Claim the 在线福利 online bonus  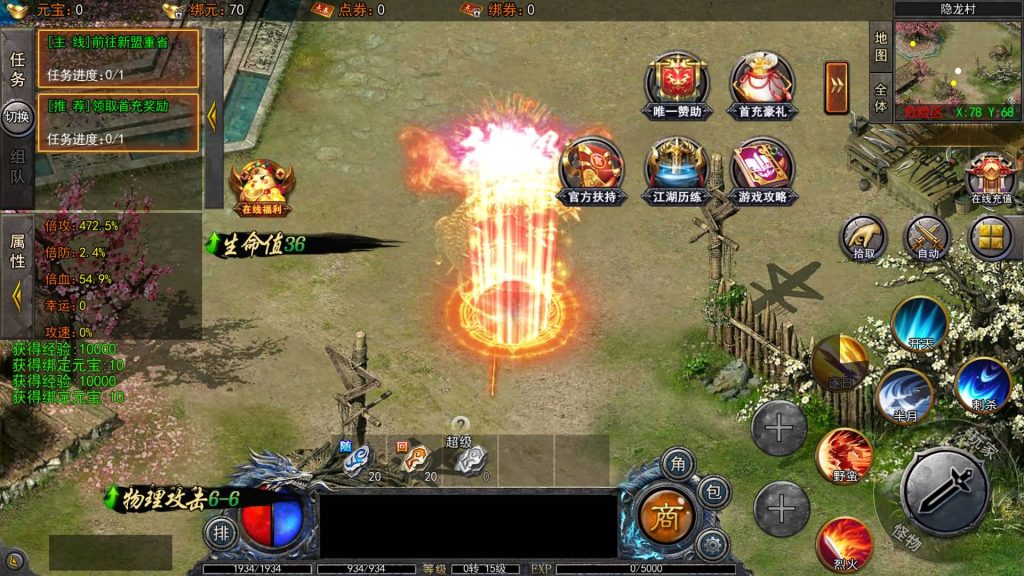(261, 185)
